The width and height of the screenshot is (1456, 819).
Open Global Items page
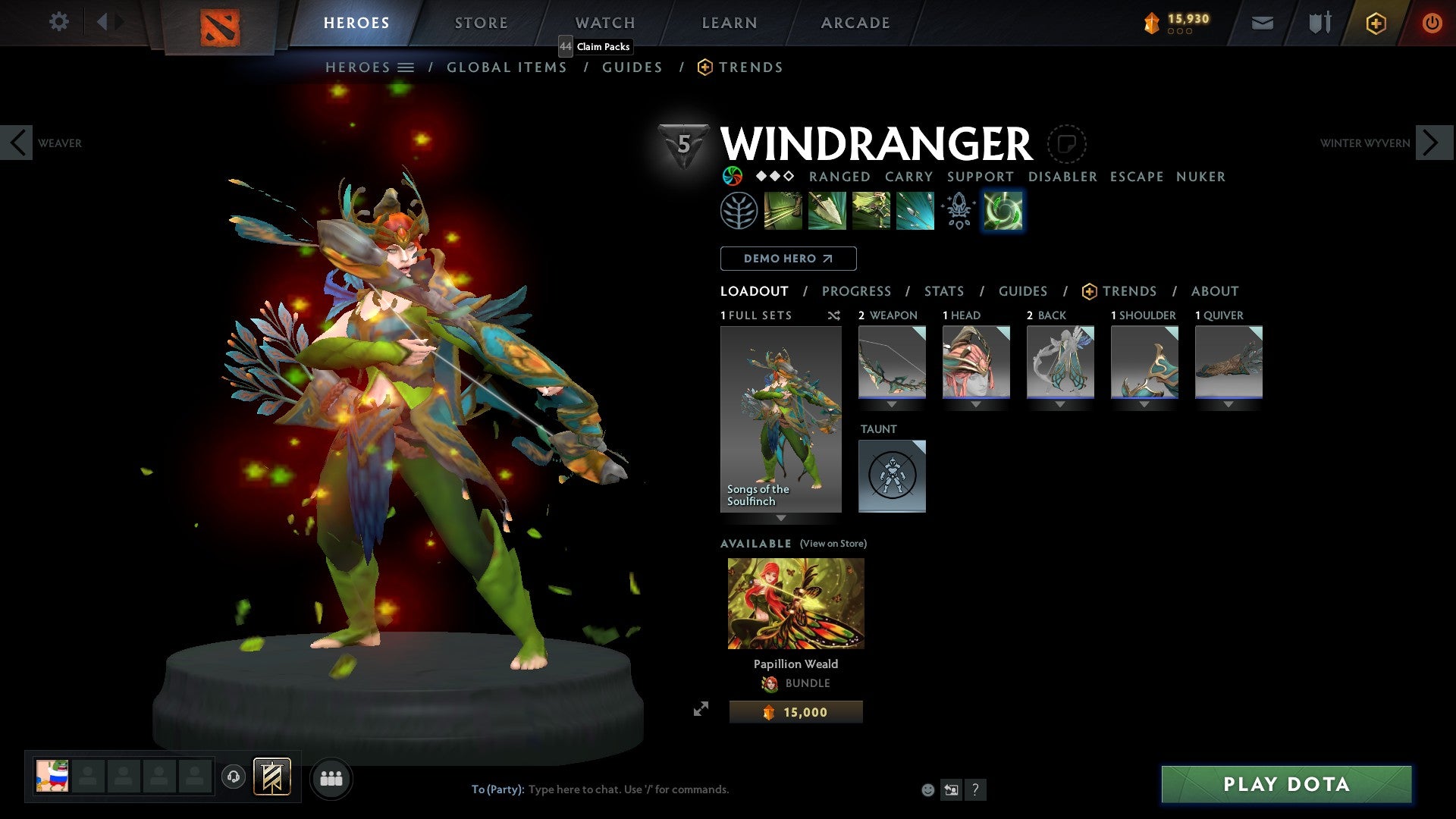[507, 67]
